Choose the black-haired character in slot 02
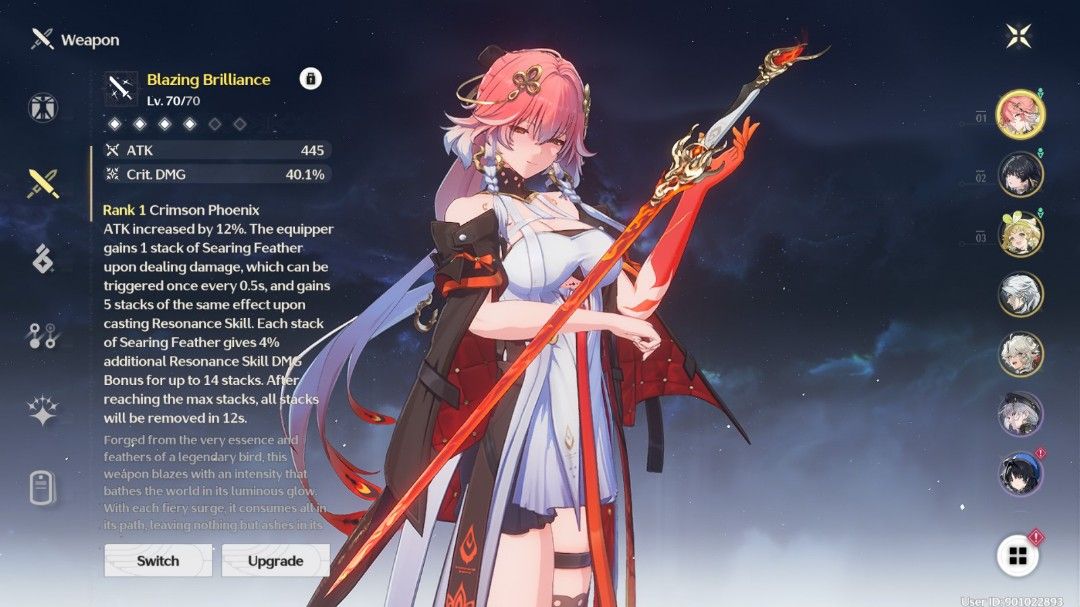 pyautogui.click(x=1020, y=175)
